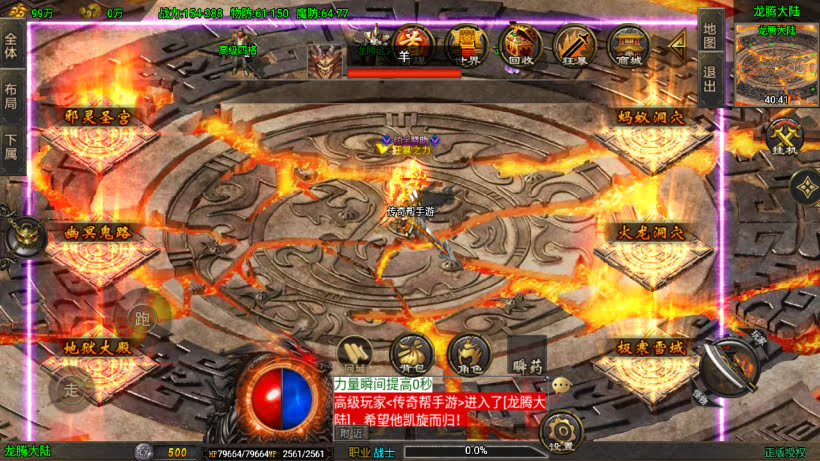This screenshot has height=461, width=820.
Task: Collapse the top icon row with the arrow
Action: [677, 42]
